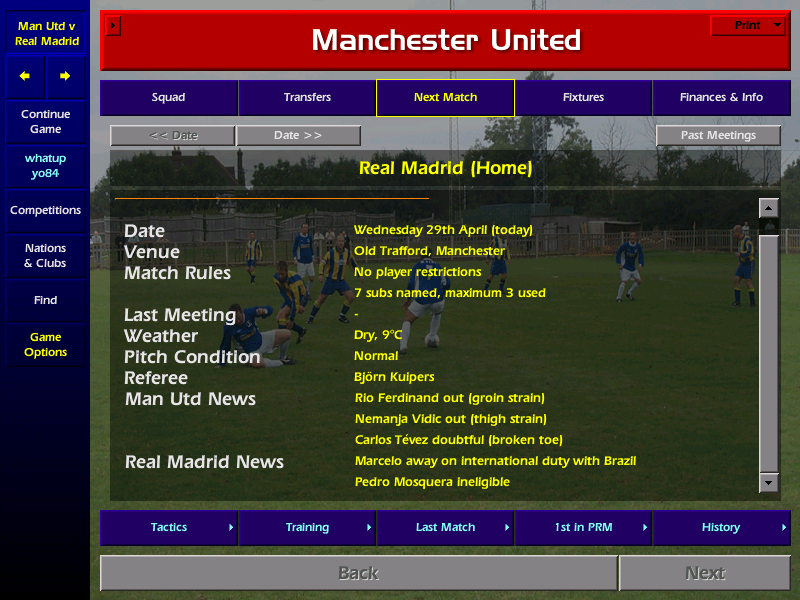Click the Next Match tab

(445, 98)
